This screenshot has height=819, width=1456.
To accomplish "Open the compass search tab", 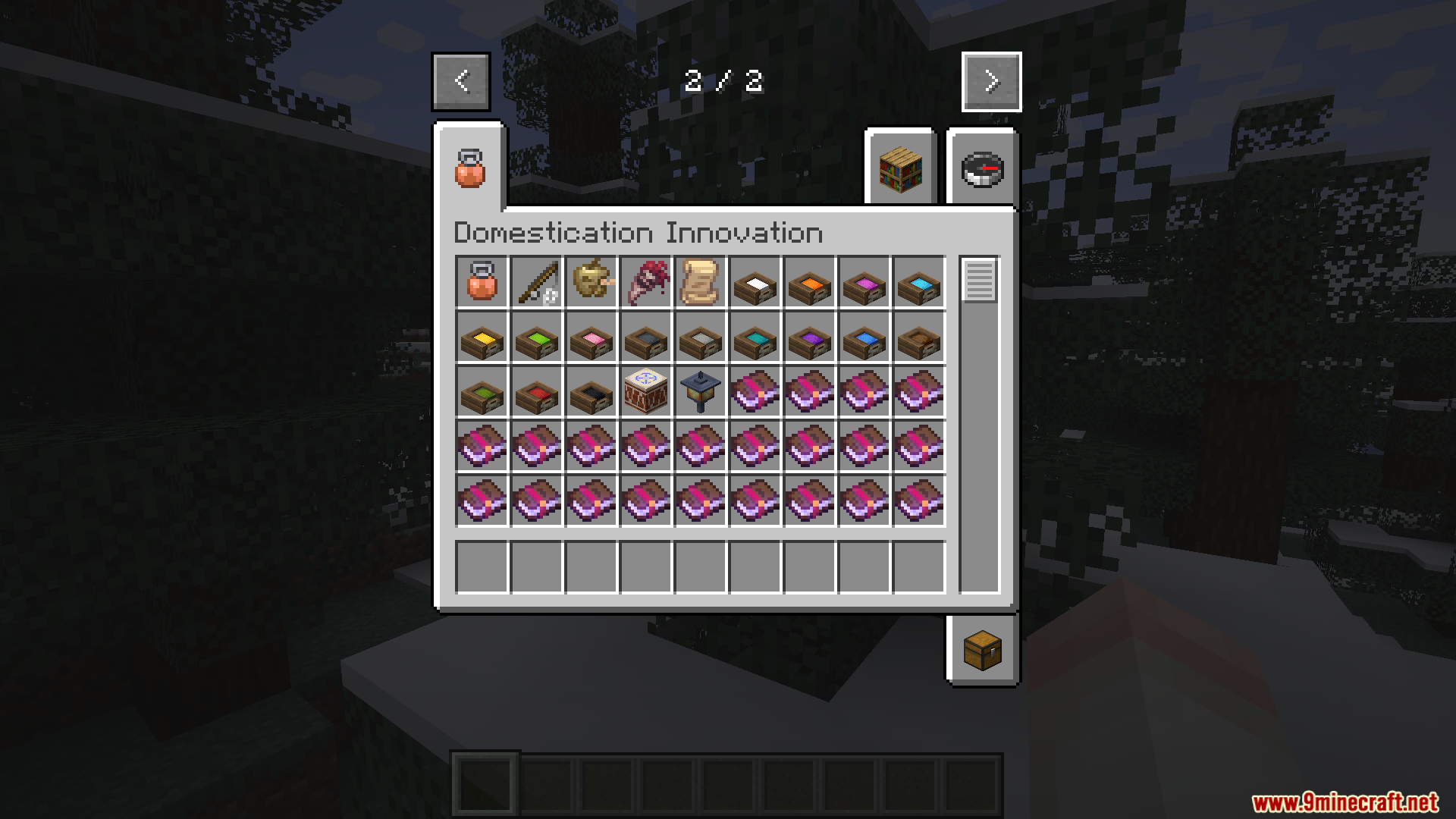I will pyautogui.click(x=982, y=168).
